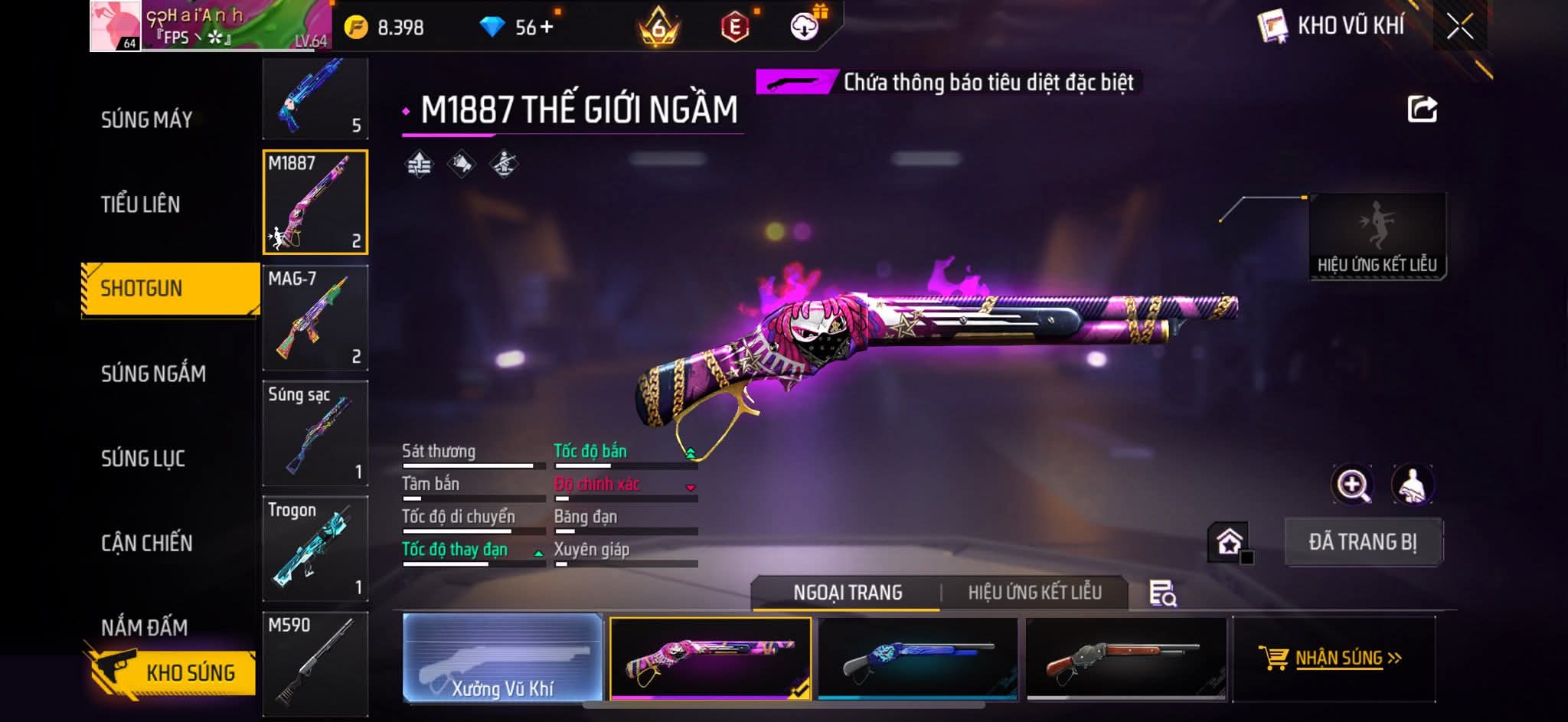Open the SÚNG NGẮM weapon category
The width and height of the screenshot is (1568, 722).
[153, 374]
